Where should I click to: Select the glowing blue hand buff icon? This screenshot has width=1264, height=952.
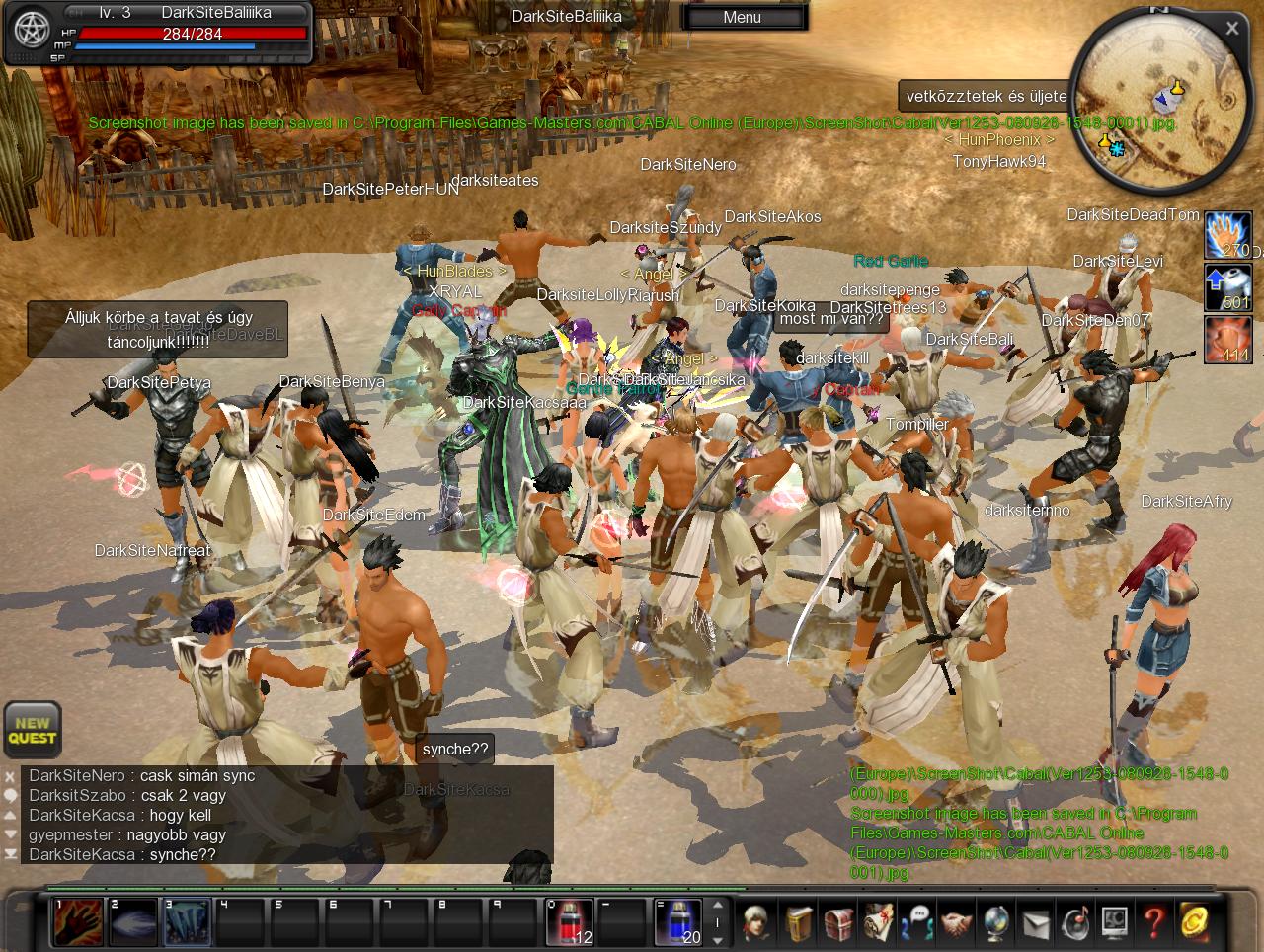point(1227,235)
